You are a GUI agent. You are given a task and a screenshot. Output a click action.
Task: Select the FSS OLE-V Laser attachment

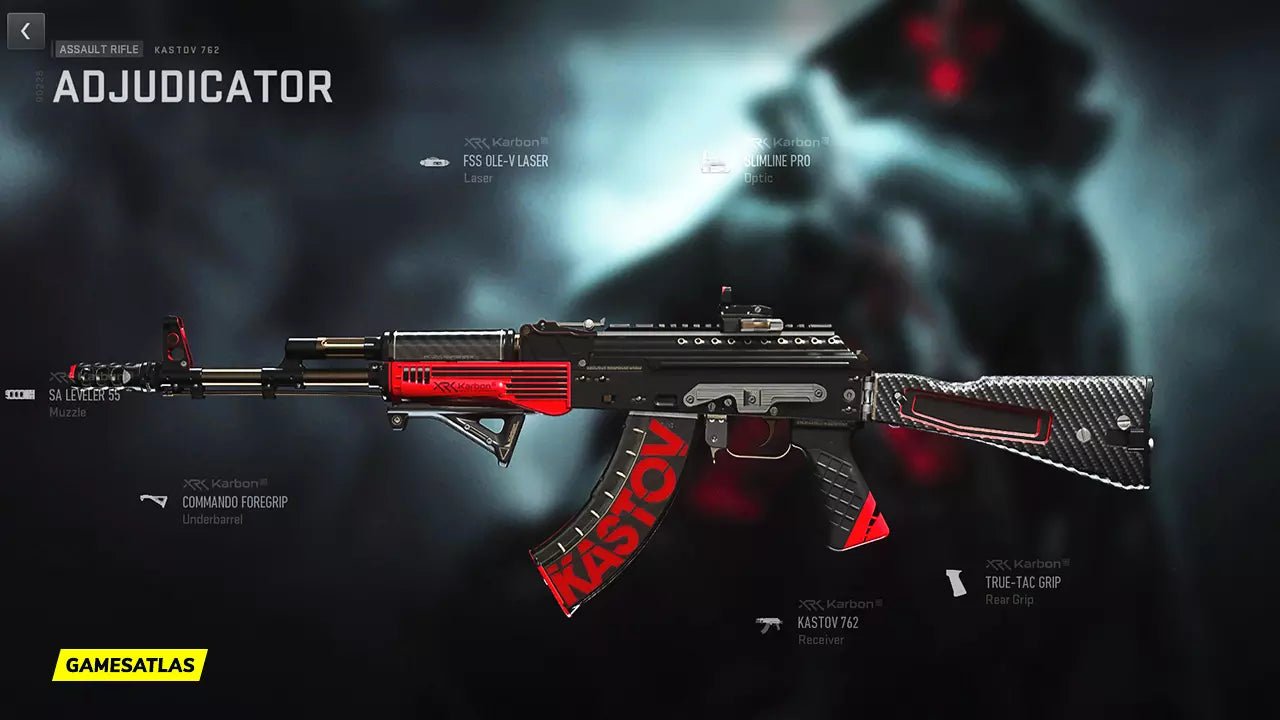505,161
